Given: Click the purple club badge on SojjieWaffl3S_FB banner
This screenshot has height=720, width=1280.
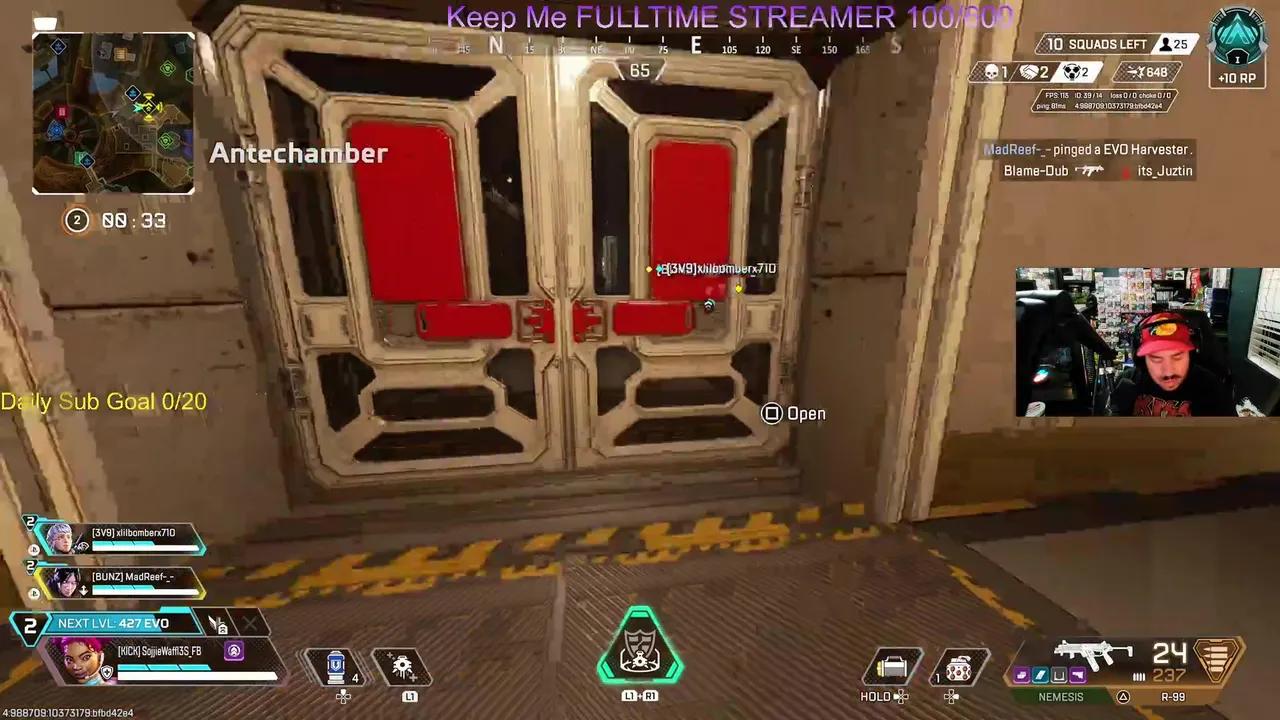Looking at the screenshot, I should [233, 651].
